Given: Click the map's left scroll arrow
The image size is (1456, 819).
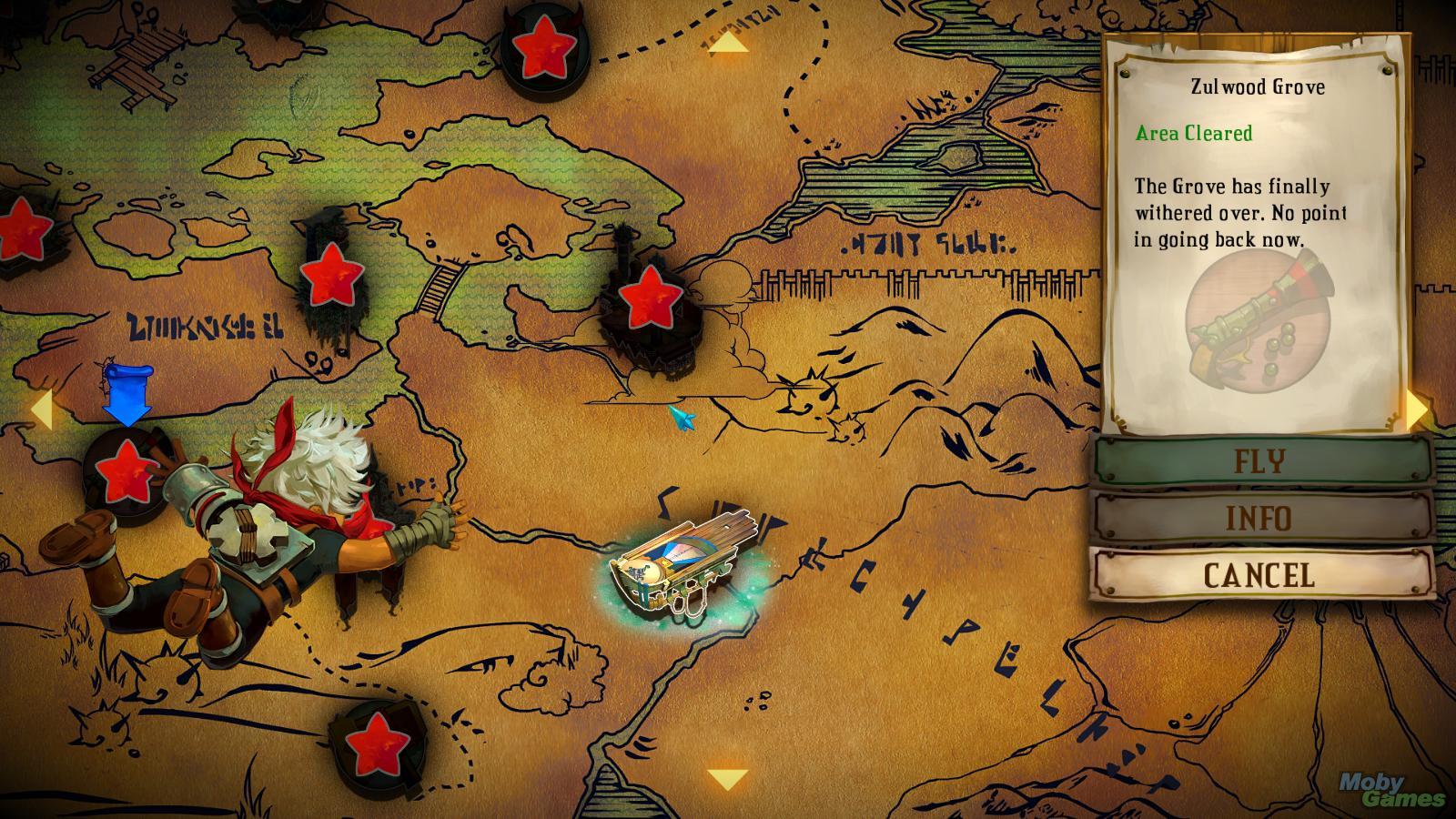Looking at the screenshot, I should pos(41,410).
